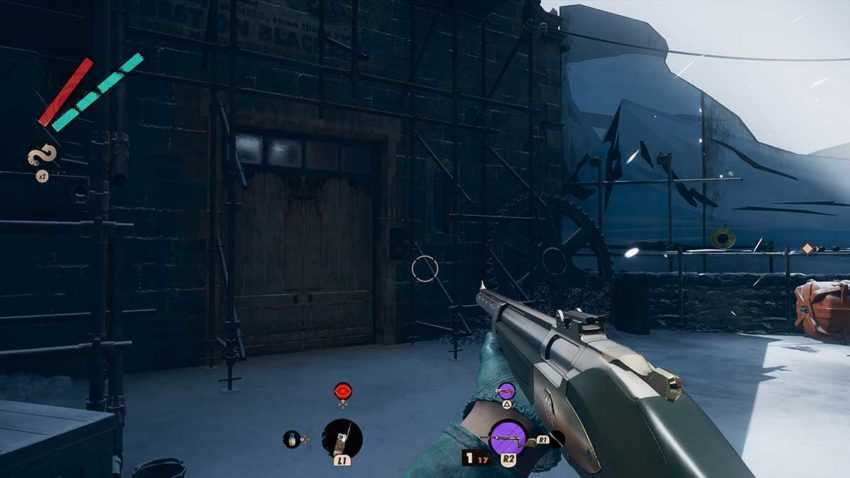Viewport: 850px width, 478px height.
Task: Activate the red eye ability icon
Action: point(343,389)
